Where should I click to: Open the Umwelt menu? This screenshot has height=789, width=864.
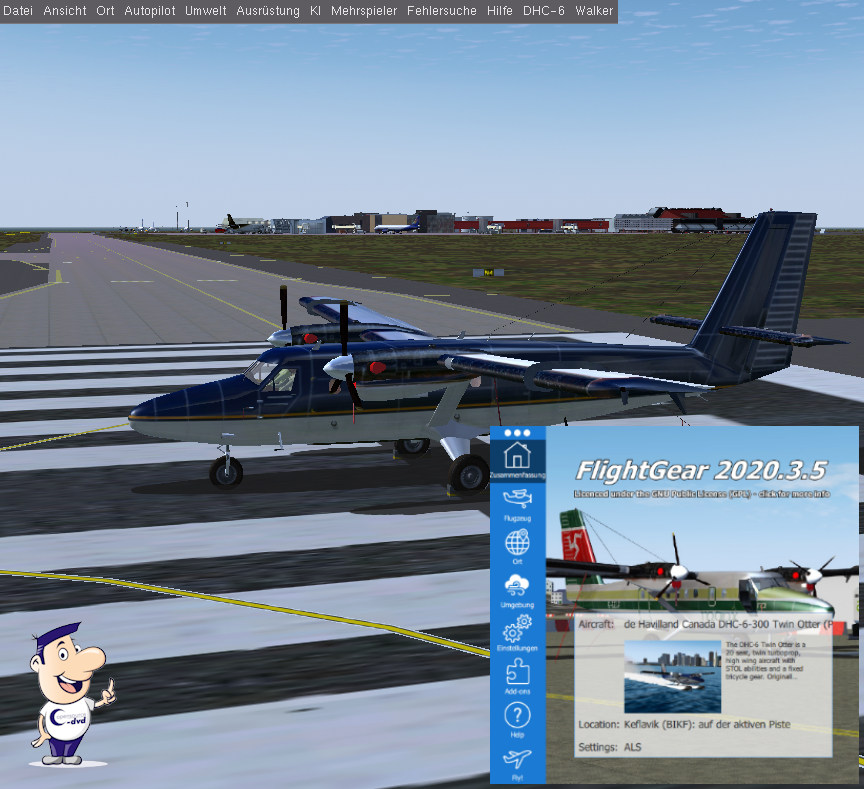click(x=206, y=10)
